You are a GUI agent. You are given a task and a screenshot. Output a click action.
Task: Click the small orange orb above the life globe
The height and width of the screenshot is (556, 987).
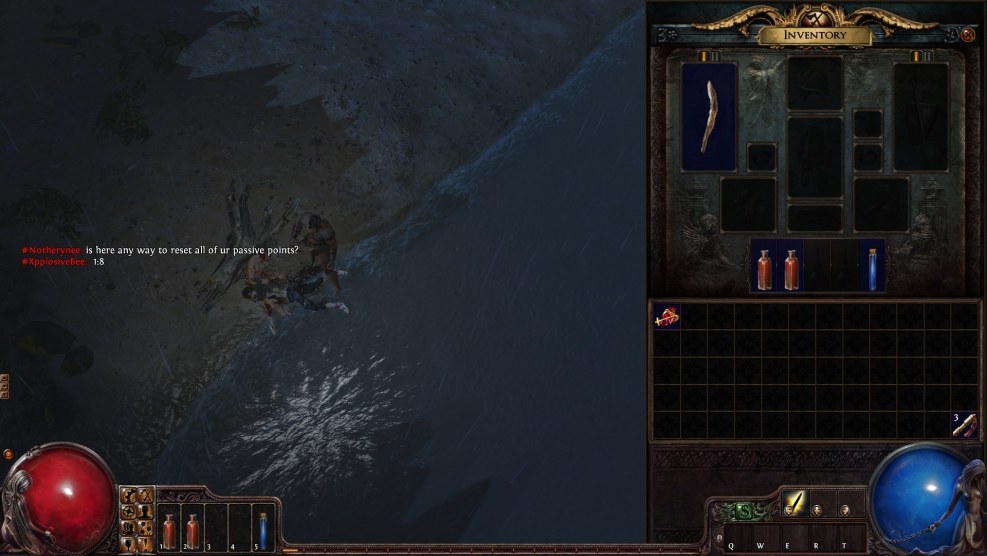click(9, 454)
